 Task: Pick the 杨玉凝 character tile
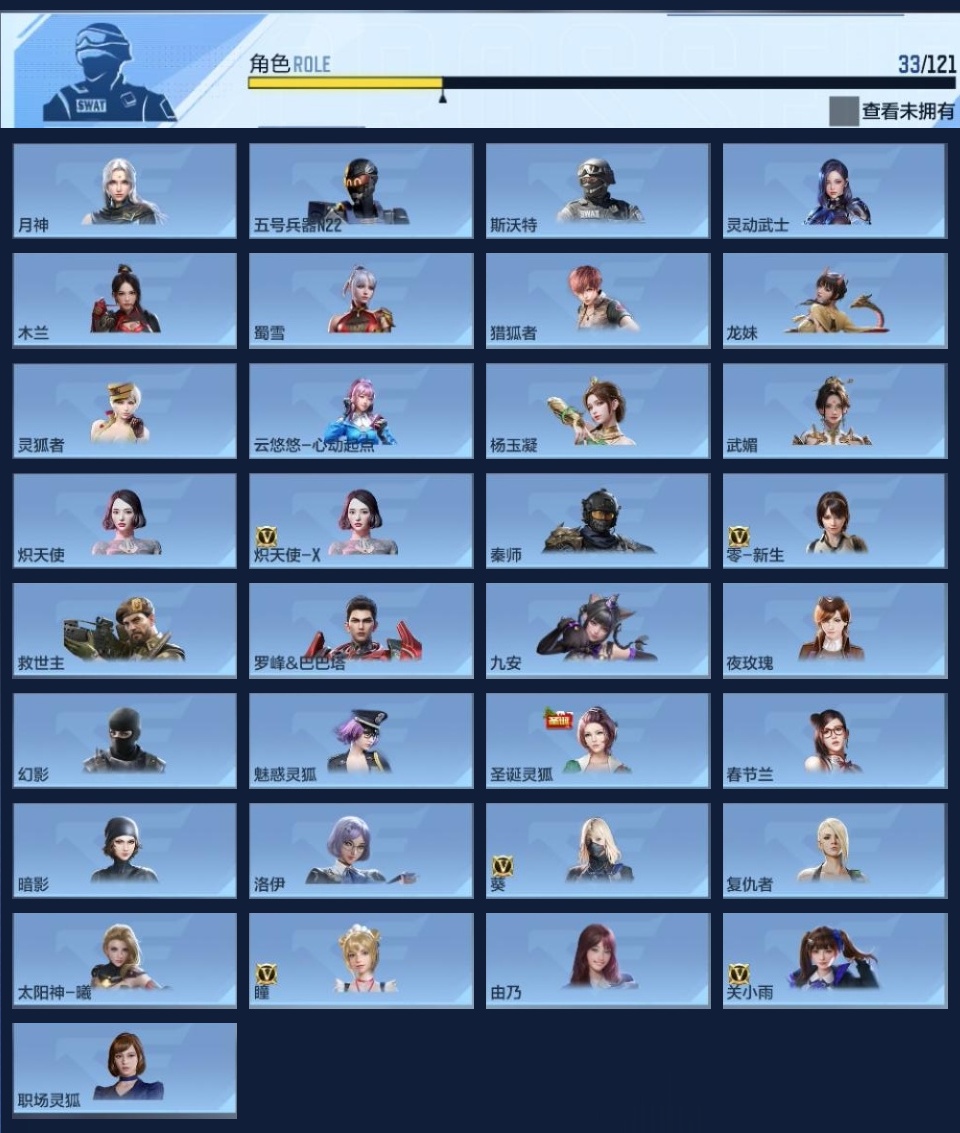[x=598, y=411]
